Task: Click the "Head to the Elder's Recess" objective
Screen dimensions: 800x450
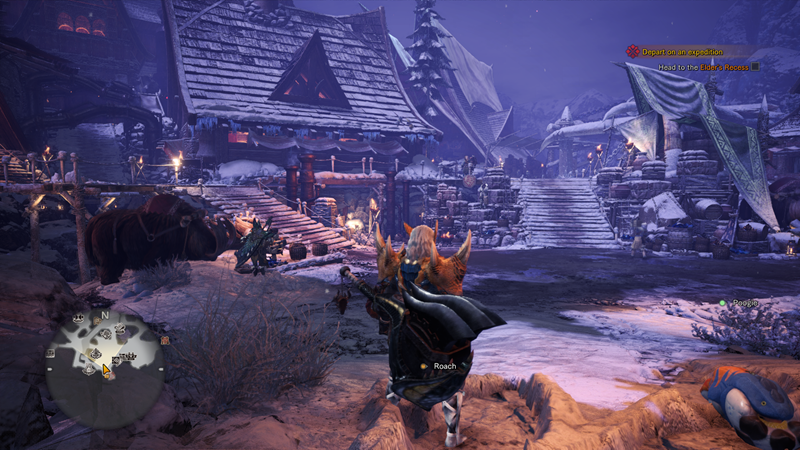Action: point(703,67)
